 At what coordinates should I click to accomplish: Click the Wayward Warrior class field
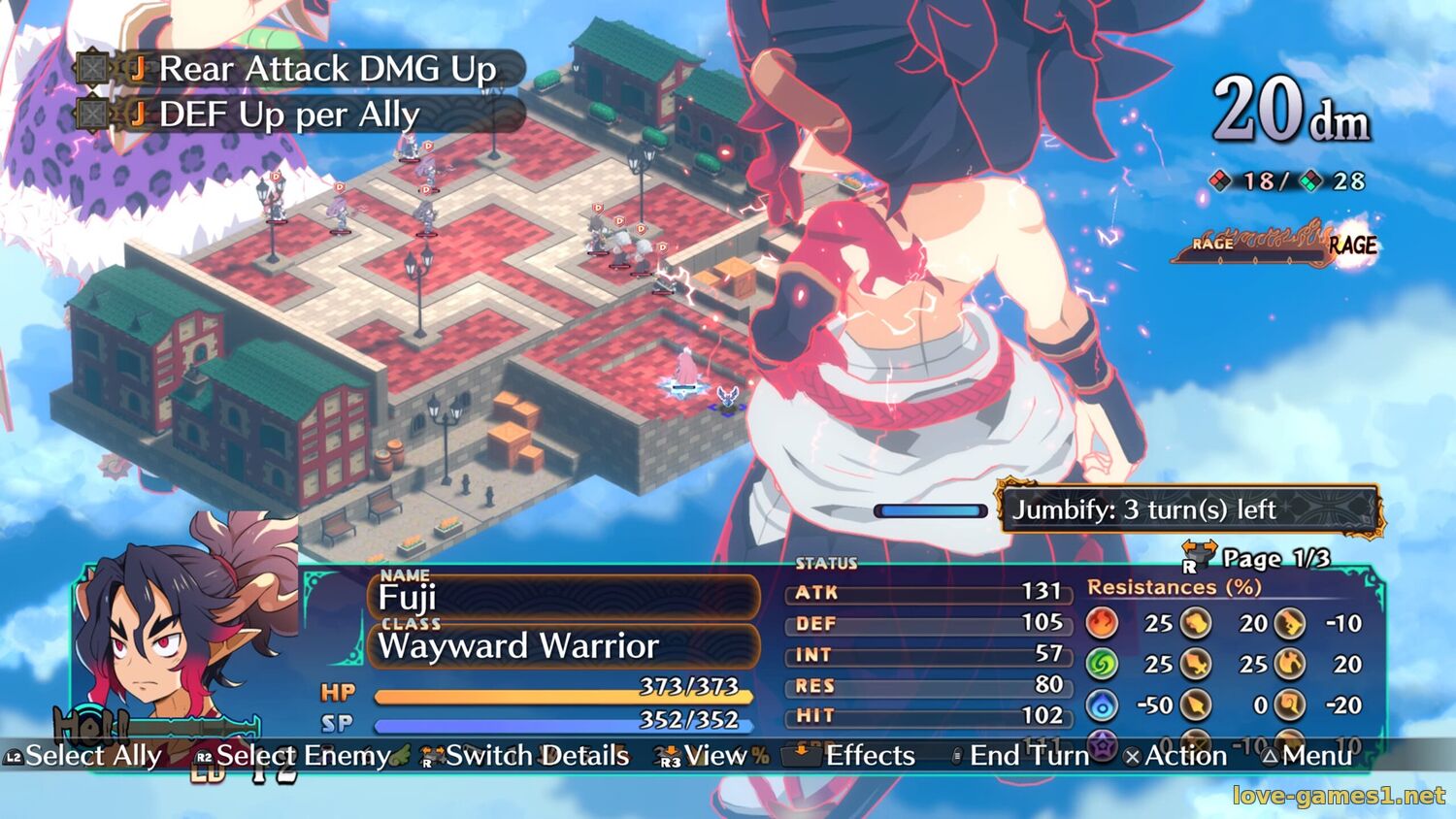pyautogui.click(x=563, y=645)
